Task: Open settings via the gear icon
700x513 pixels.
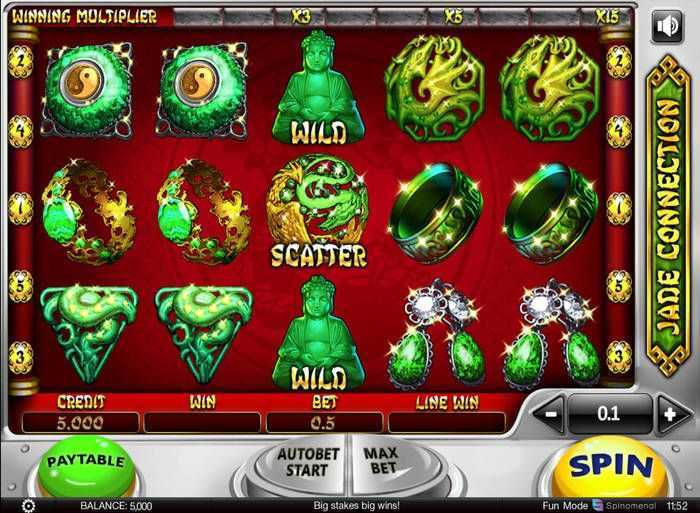Action: 29,505
